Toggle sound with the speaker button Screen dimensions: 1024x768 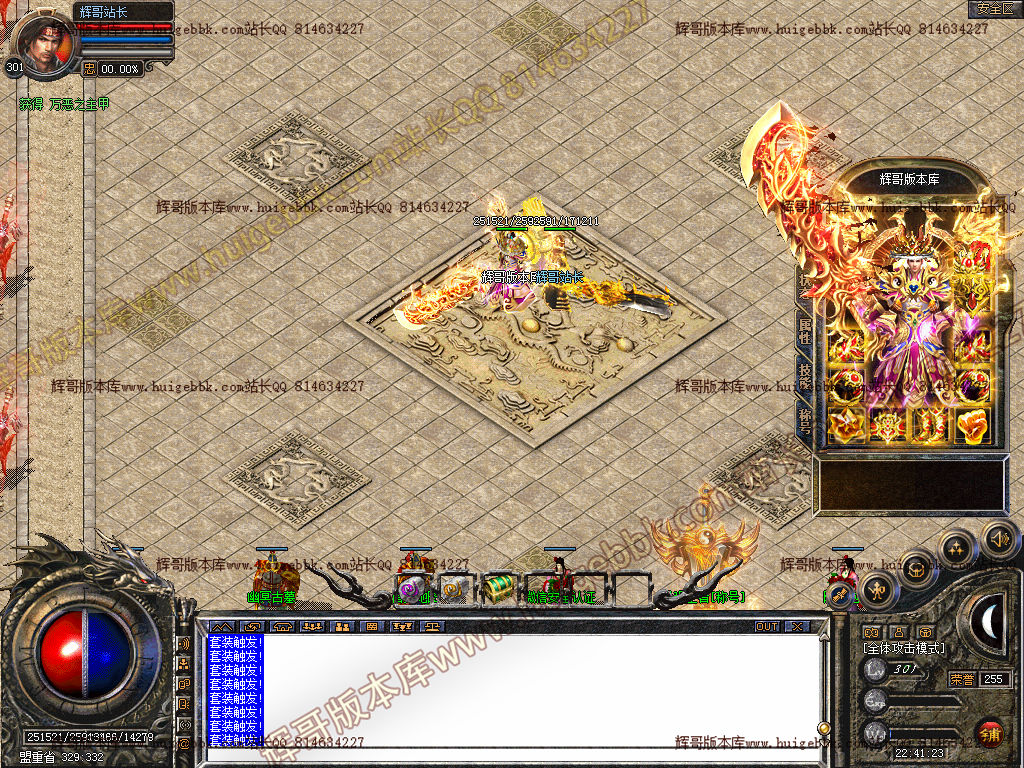pos(998,539)
